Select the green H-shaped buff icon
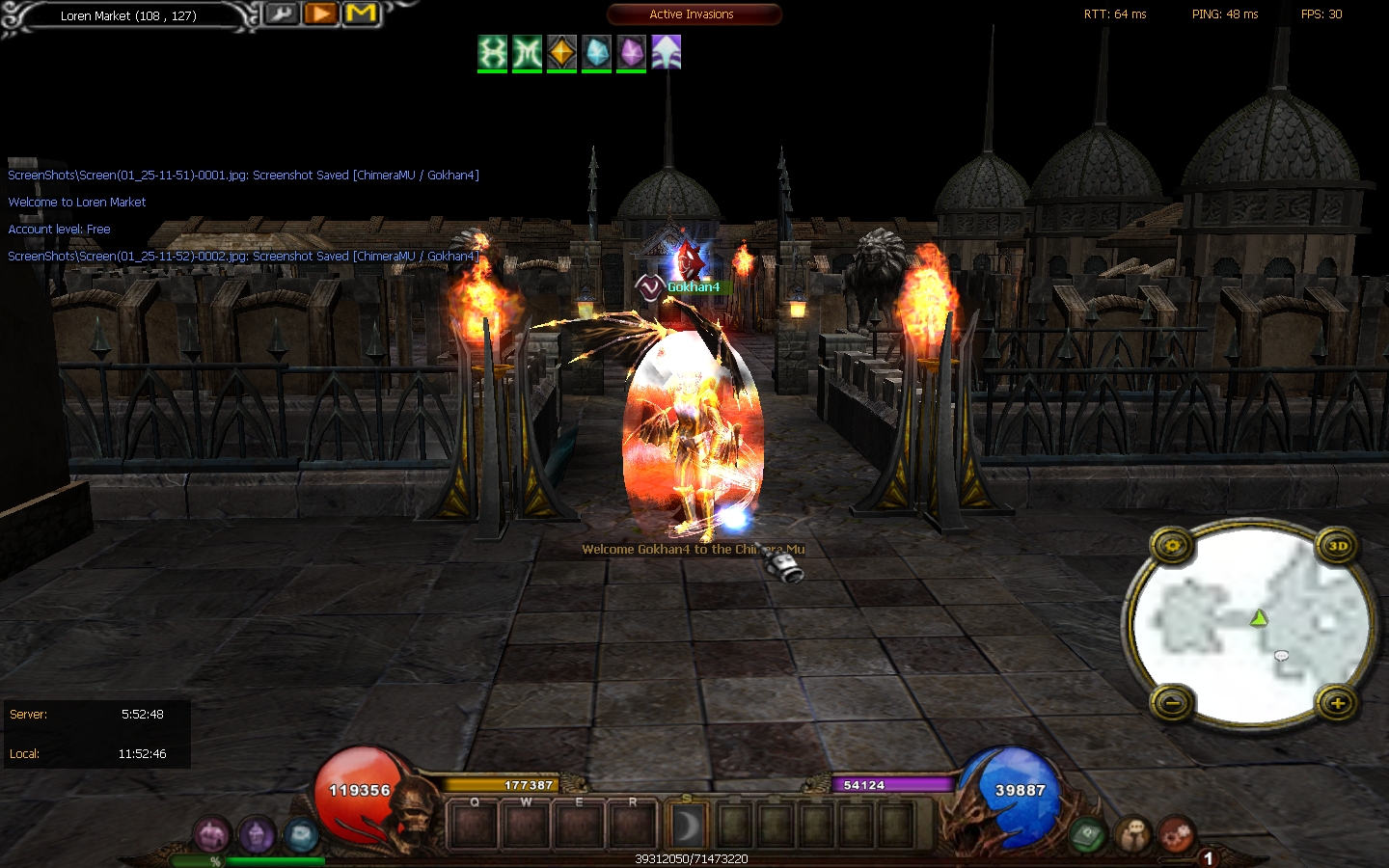 [493, 52]
